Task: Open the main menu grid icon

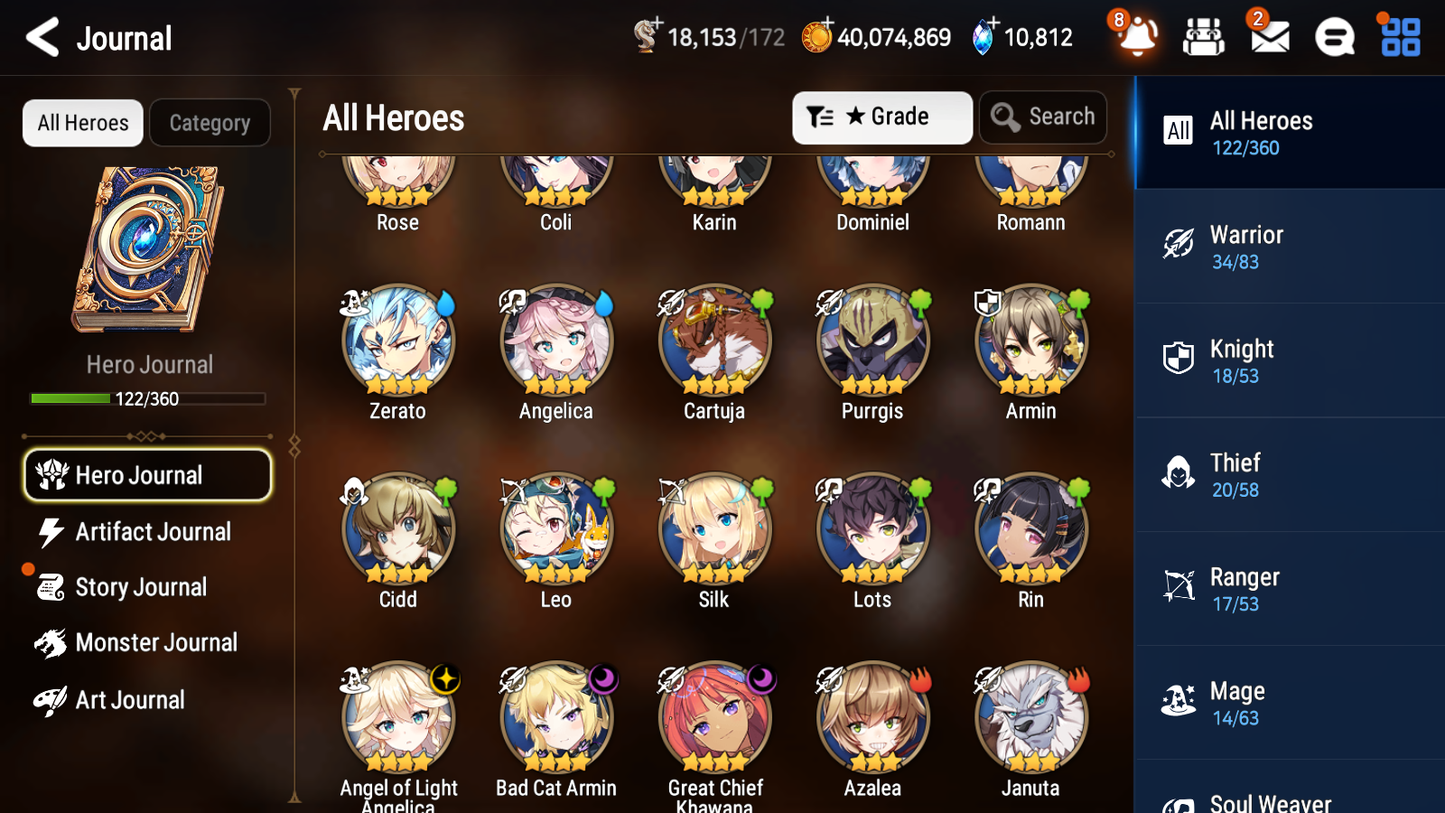Action: coord(1398,37)
